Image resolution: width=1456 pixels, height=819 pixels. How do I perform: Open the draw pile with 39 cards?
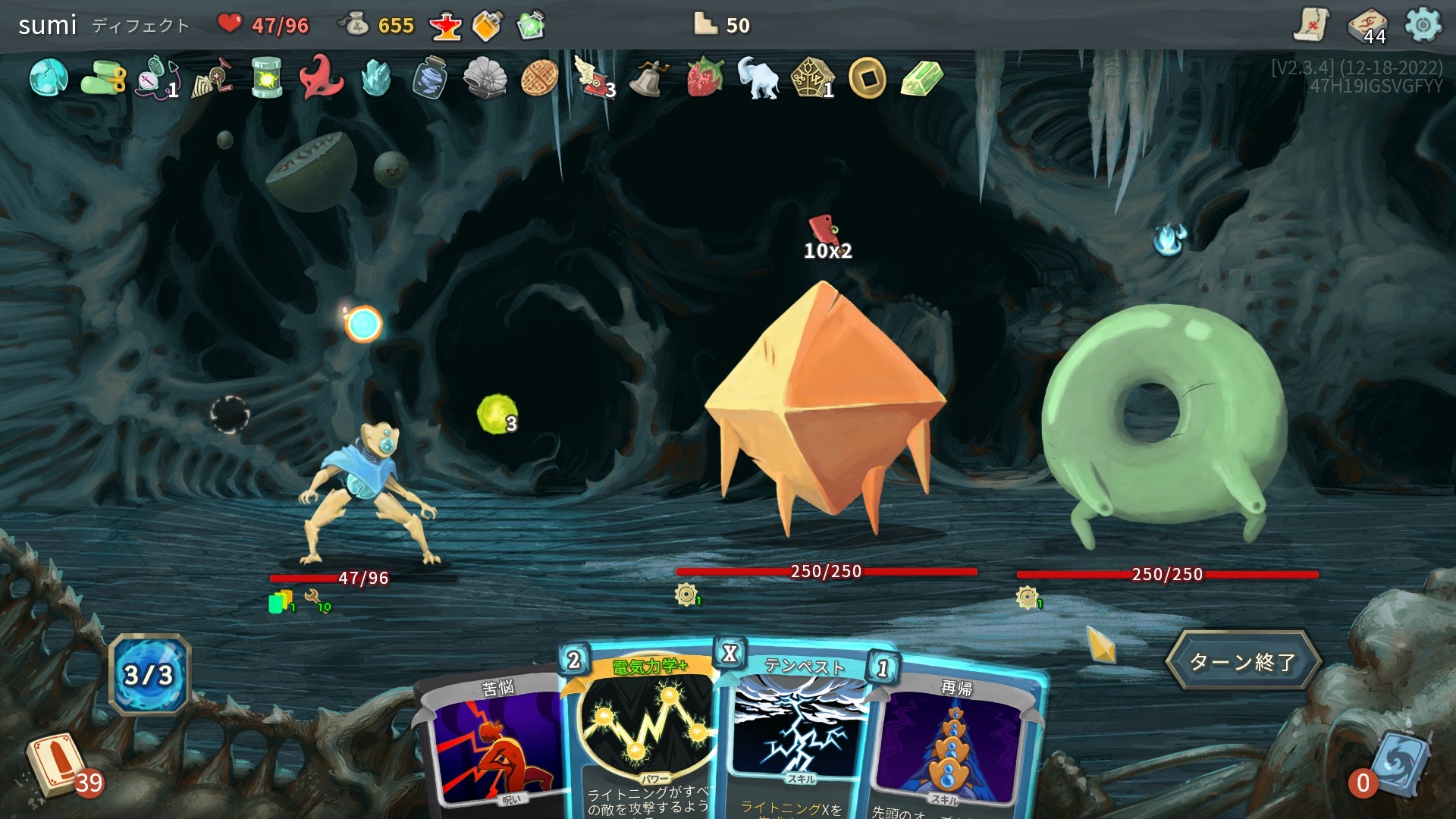[x=57, y=764]
